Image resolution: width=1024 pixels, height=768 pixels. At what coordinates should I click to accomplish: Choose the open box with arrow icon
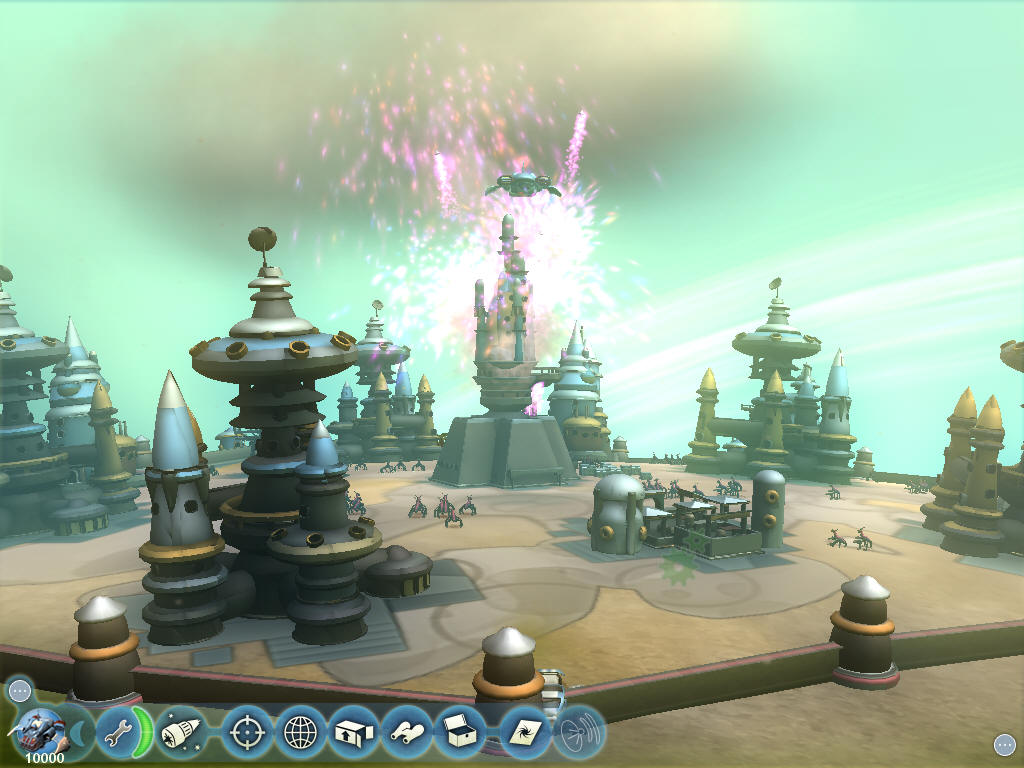(x=353, y=733)
